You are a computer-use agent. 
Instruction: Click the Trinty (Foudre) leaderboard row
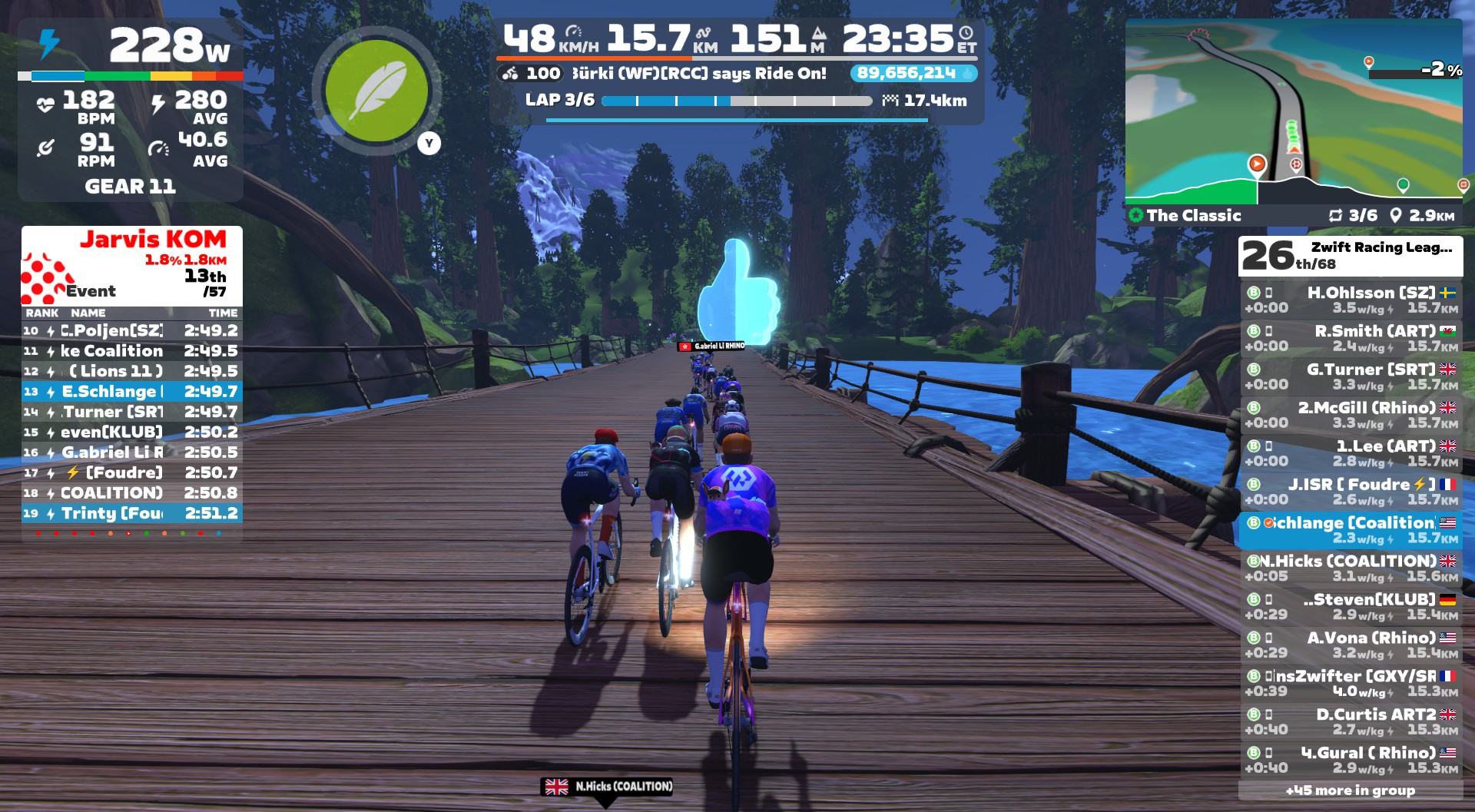click(132, 513)
